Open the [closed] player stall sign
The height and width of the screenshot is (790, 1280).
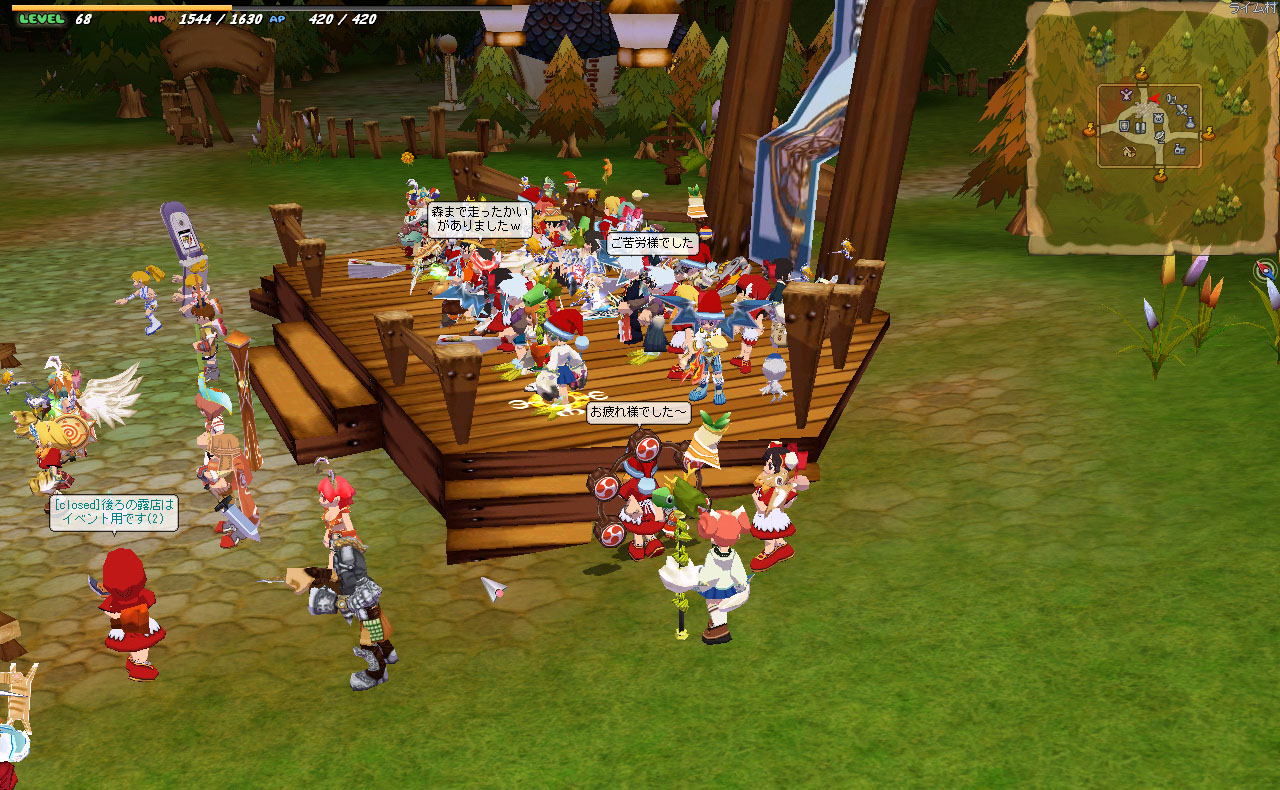tap(115, 512)
